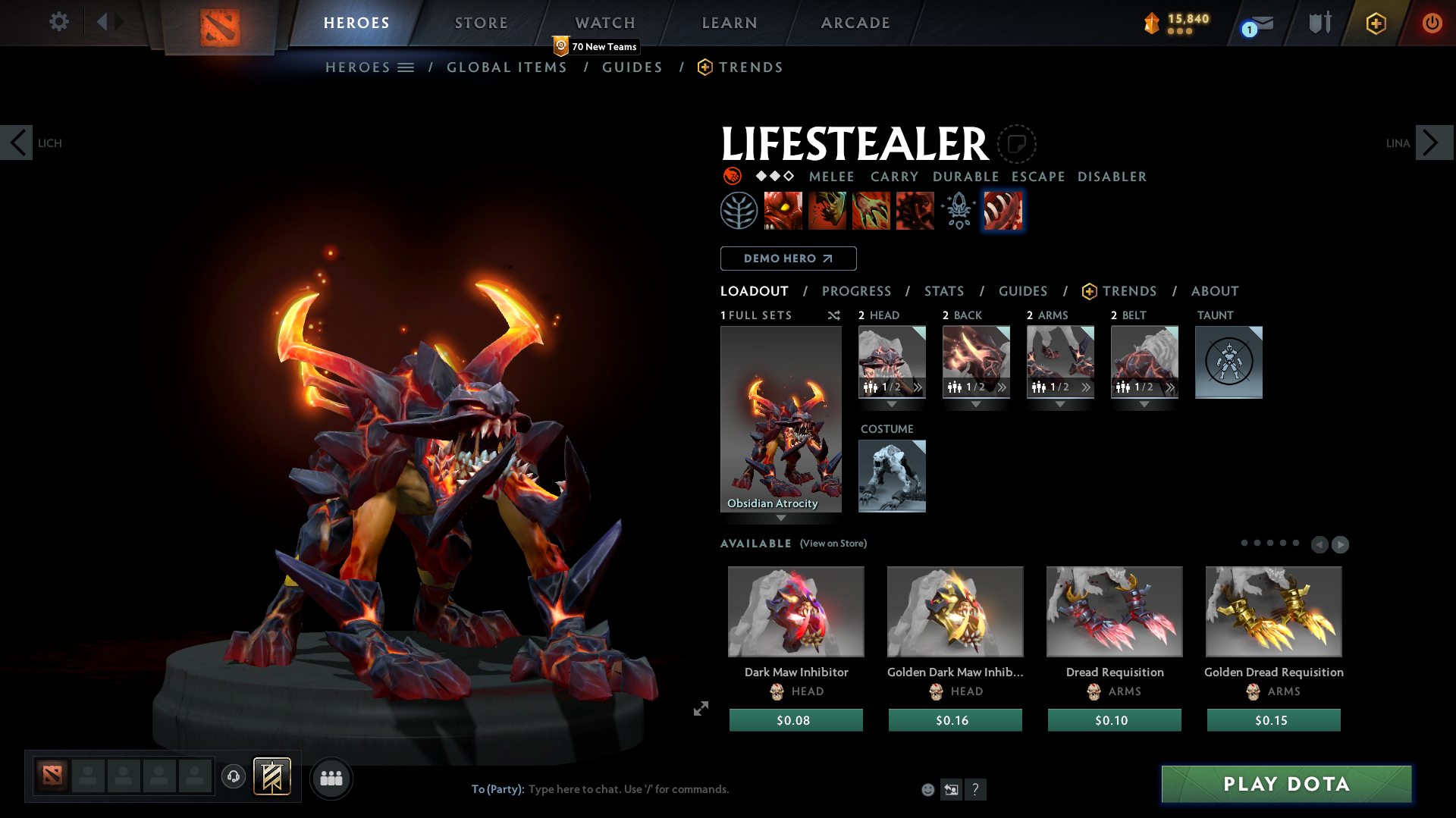Select the highlighted Open Wounds ability icon
Viewport: 1456px width, 818px height.
pos(1002,210)
